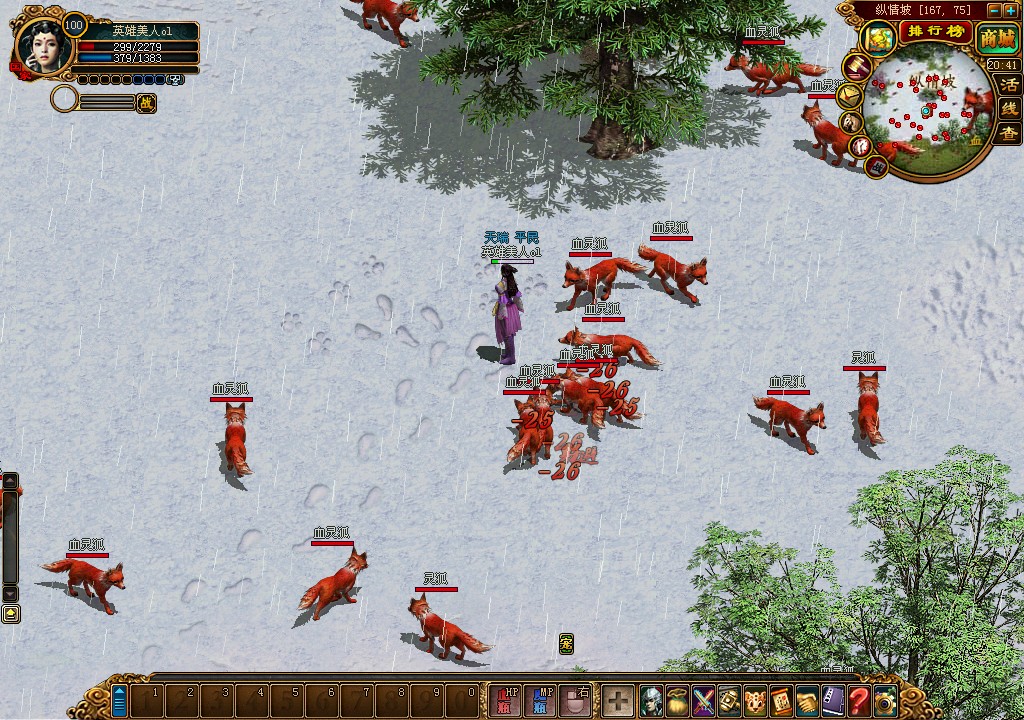The width and height of the screenshot is (1024, 720).
Task: Use the red HP potion slot
Action: 505,699
